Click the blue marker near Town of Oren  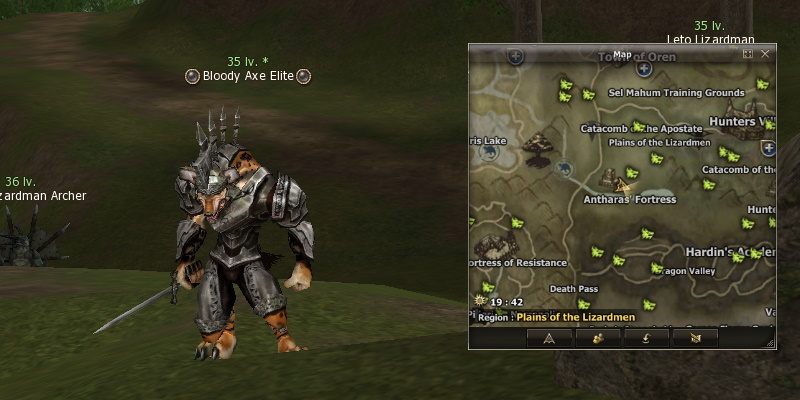(644, 69)
